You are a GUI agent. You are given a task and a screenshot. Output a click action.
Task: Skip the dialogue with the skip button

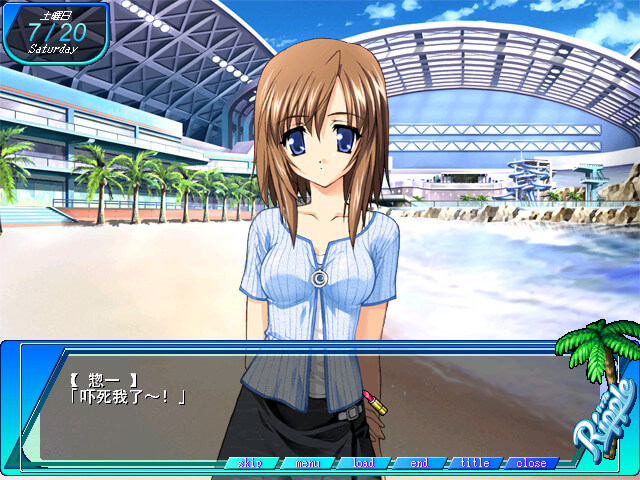point(250,463)
